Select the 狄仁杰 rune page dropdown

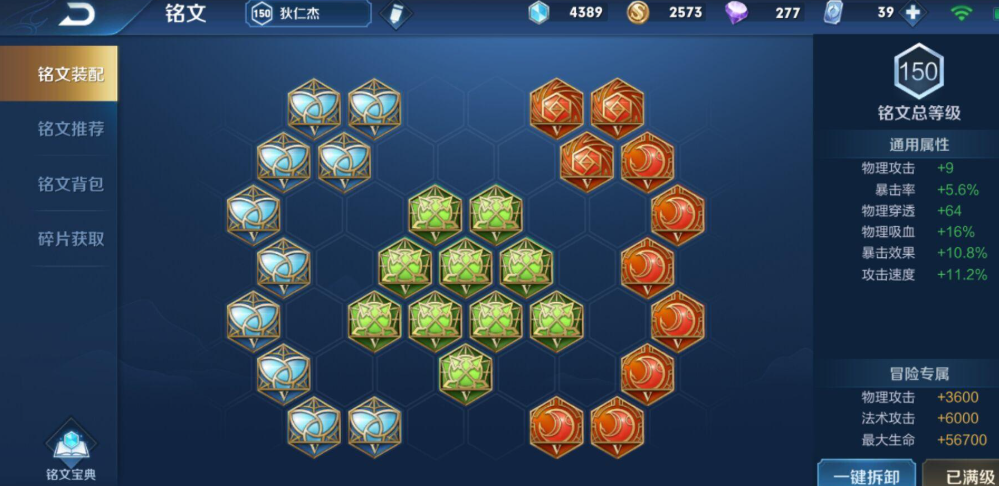coord(308,14)
